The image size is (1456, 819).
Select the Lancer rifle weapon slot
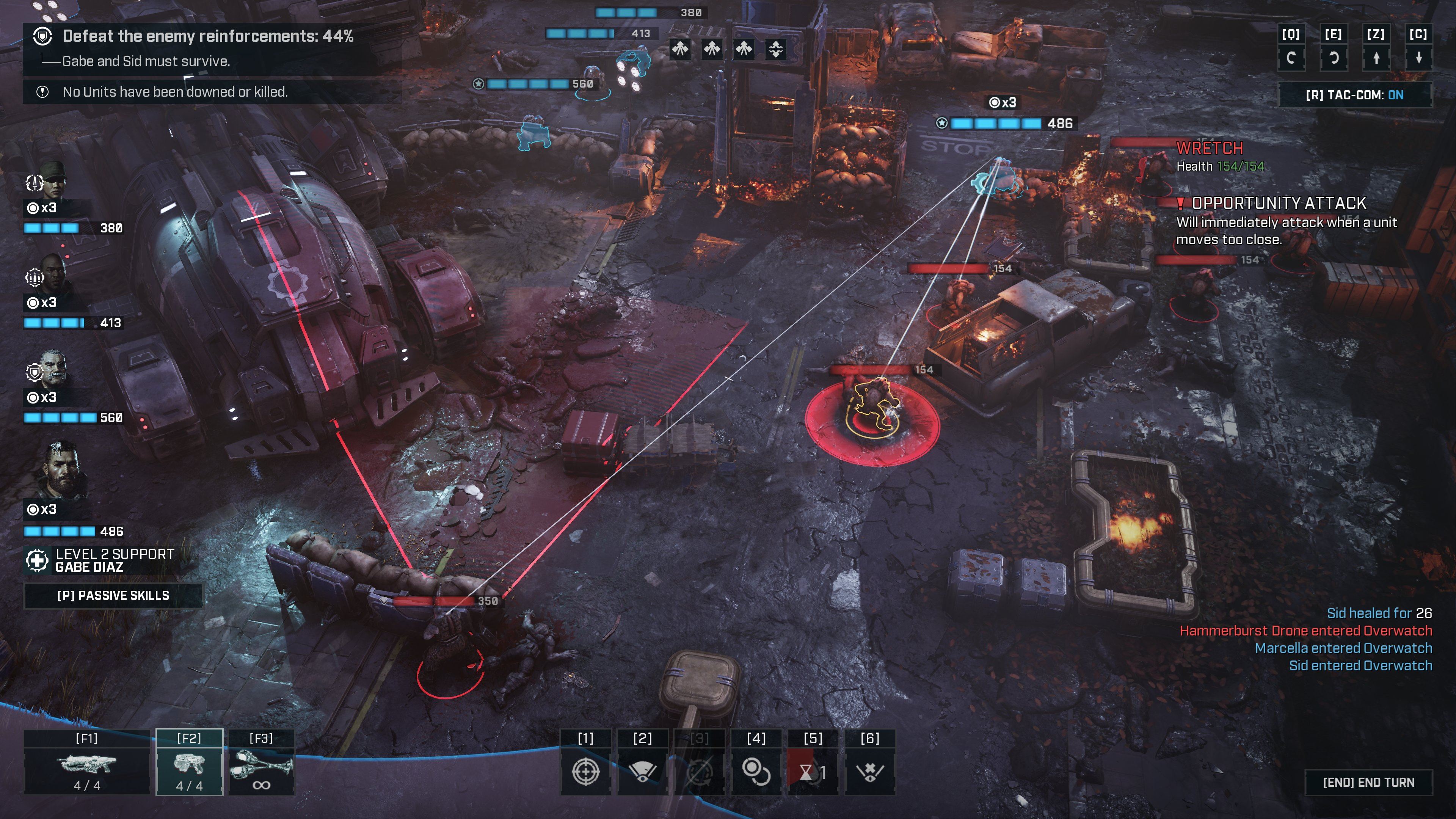tap(87, 764)
